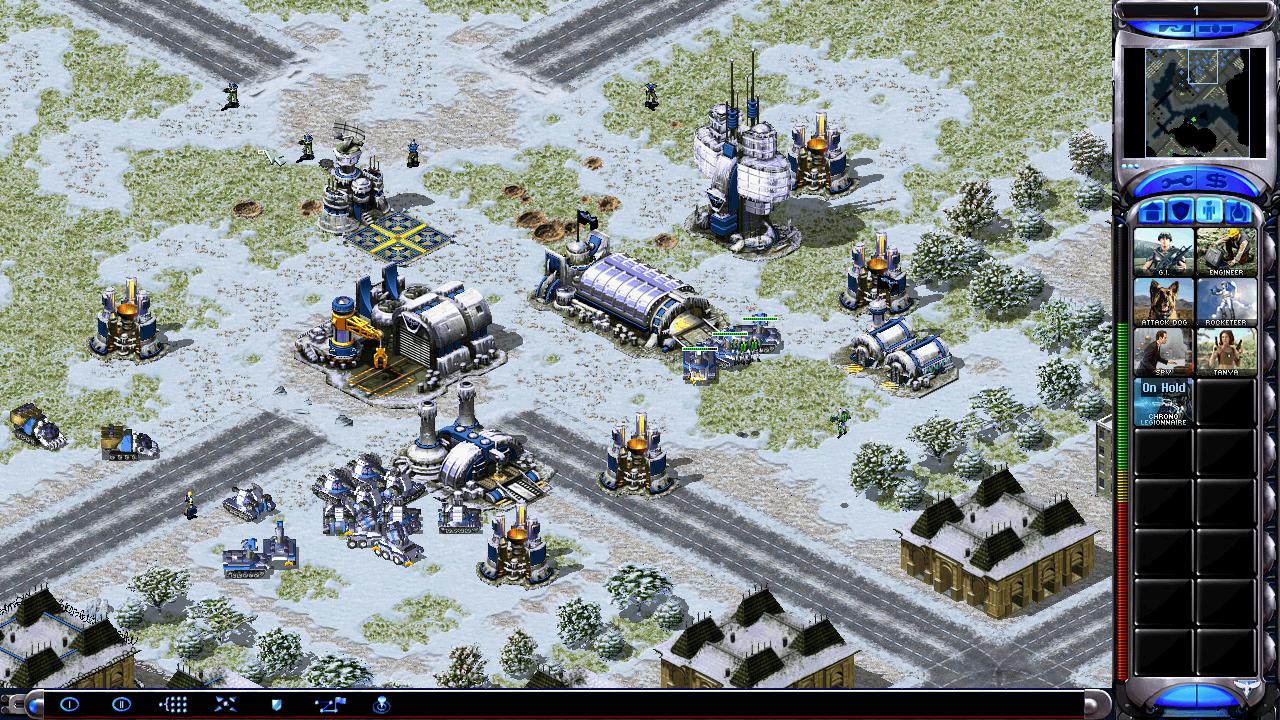Train a Spy unit
This screenshot has height=720, width=1280.
click(1163, 351)
